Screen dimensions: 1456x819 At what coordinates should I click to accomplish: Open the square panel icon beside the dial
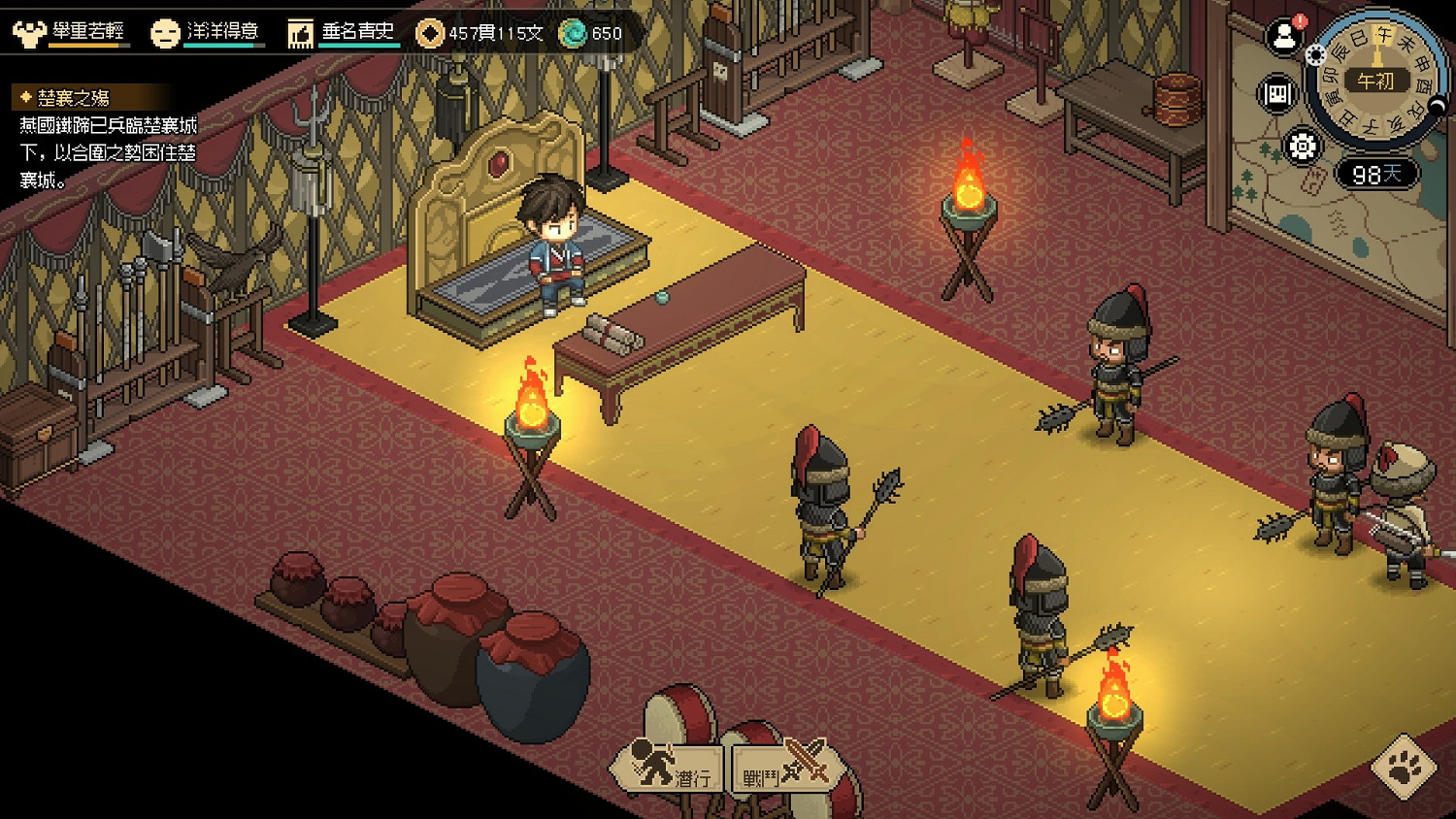pos(1277,94)
